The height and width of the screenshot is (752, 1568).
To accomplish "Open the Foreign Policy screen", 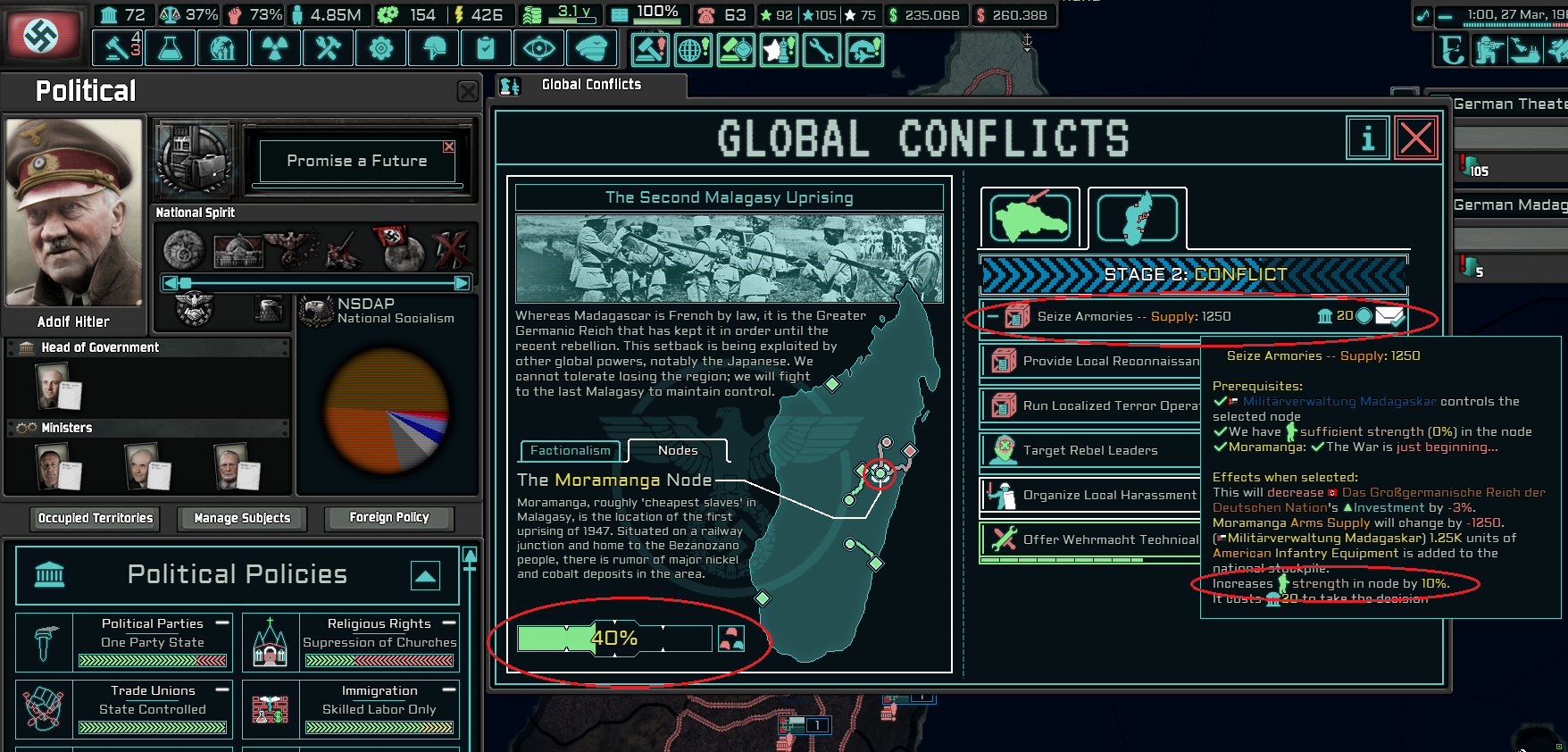I will pyautogui.click(x=389, y=518).
